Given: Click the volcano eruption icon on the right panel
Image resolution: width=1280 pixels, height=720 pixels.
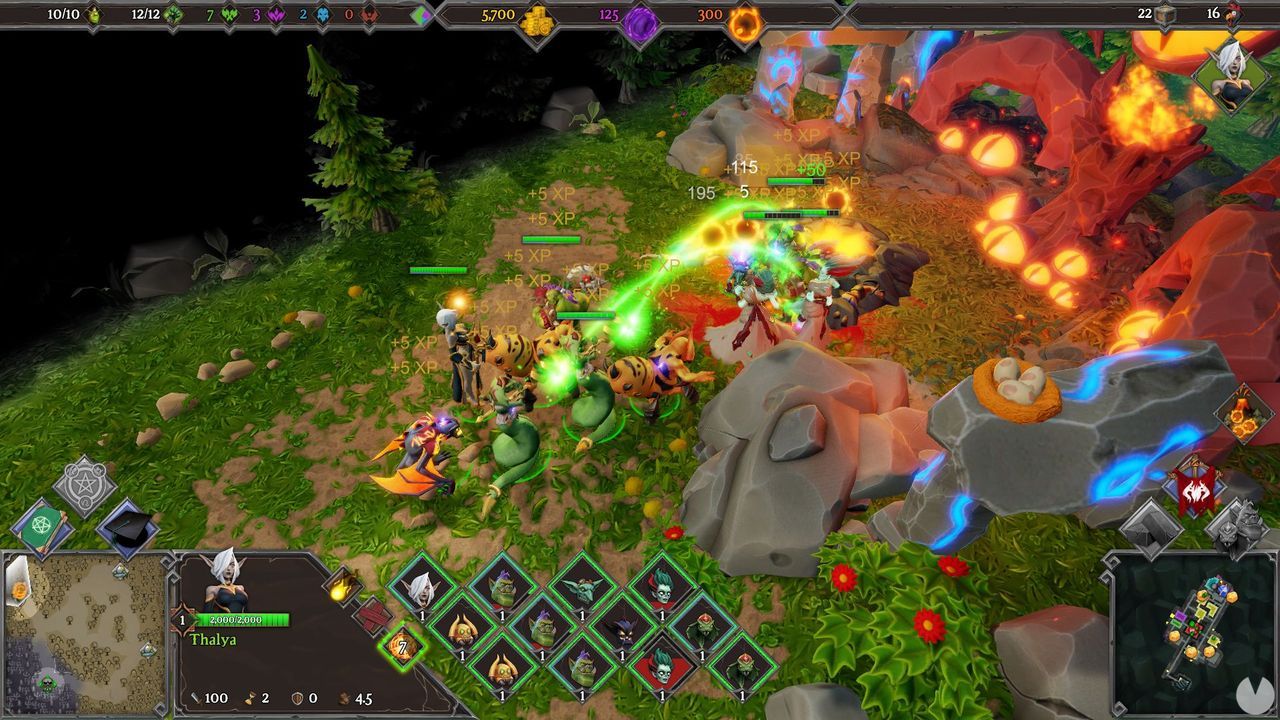Looking at the screenshot, I should pyautogui.click(x=1243, y=413).
